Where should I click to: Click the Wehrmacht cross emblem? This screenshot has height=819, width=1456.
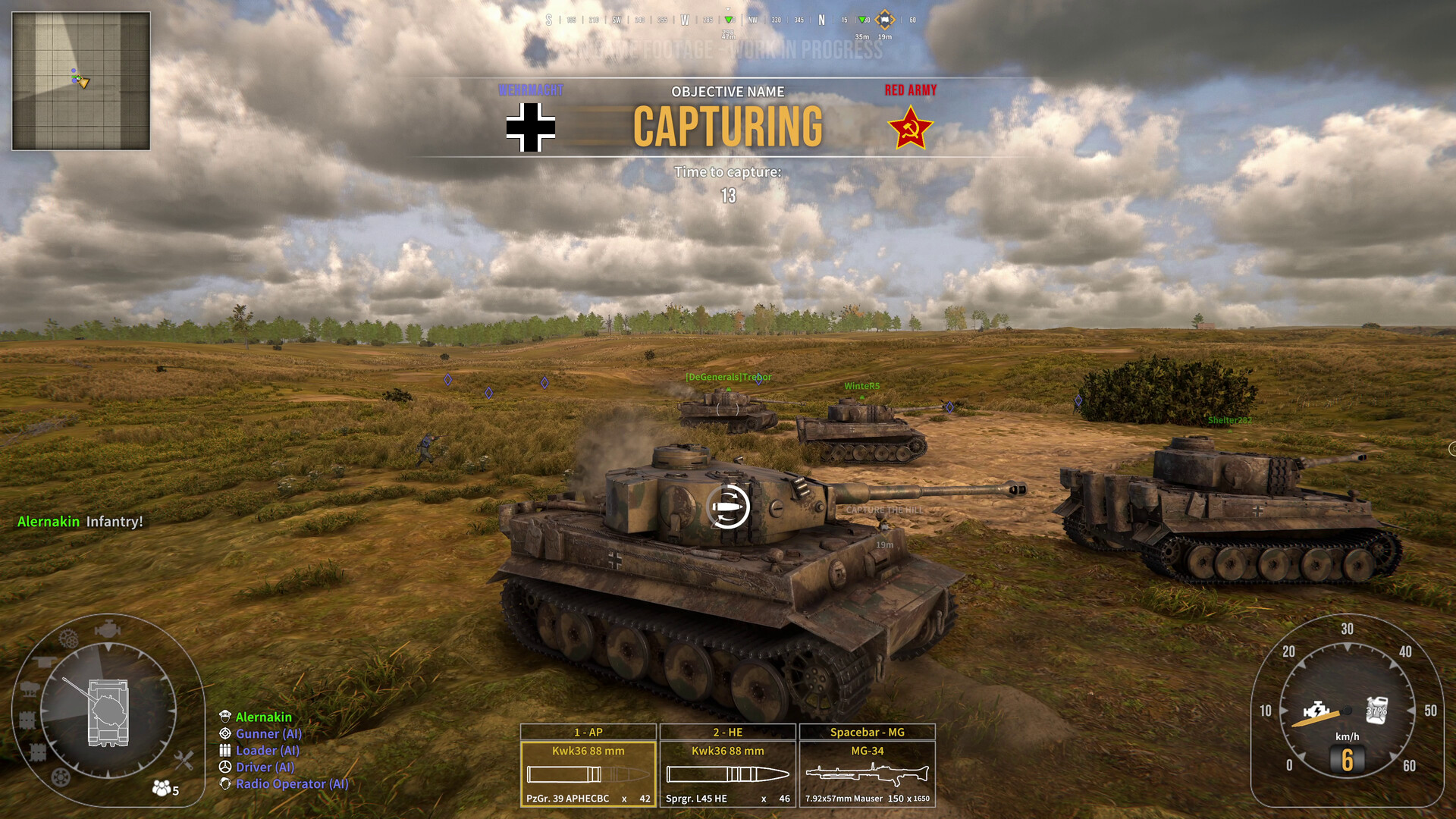(x=531, y=125)
